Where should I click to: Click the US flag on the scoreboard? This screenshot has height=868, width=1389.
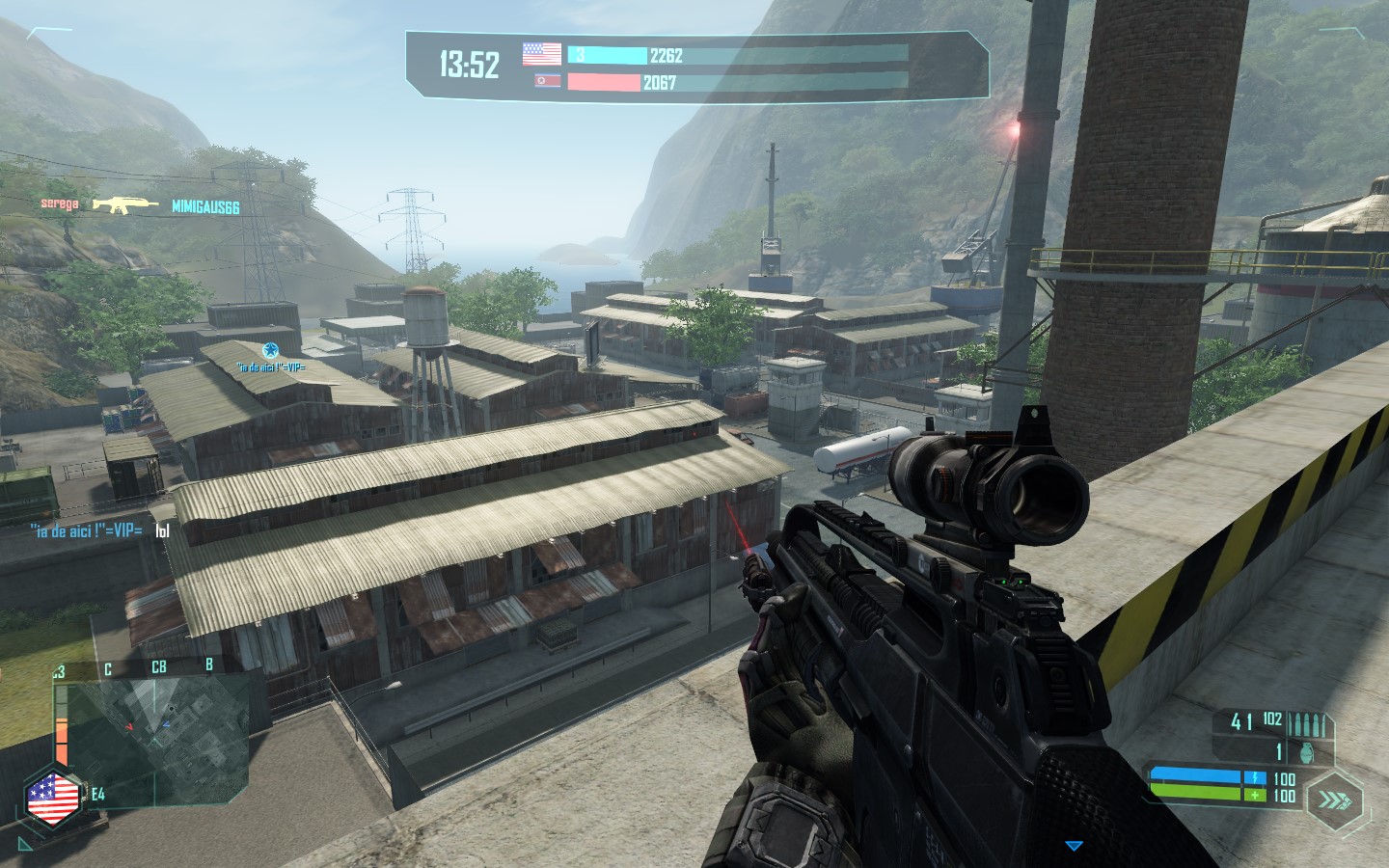pos(541,54)
